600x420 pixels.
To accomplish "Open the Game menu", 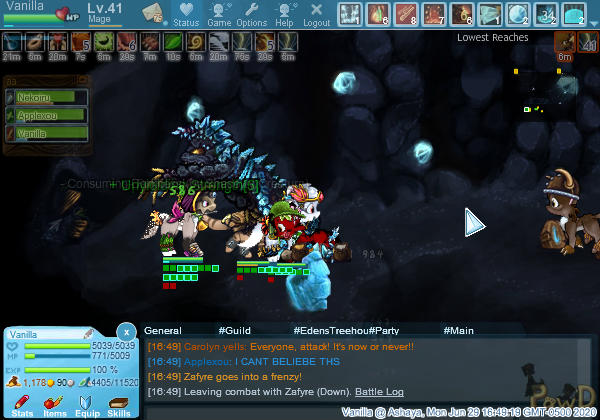I will coord(219,14).
